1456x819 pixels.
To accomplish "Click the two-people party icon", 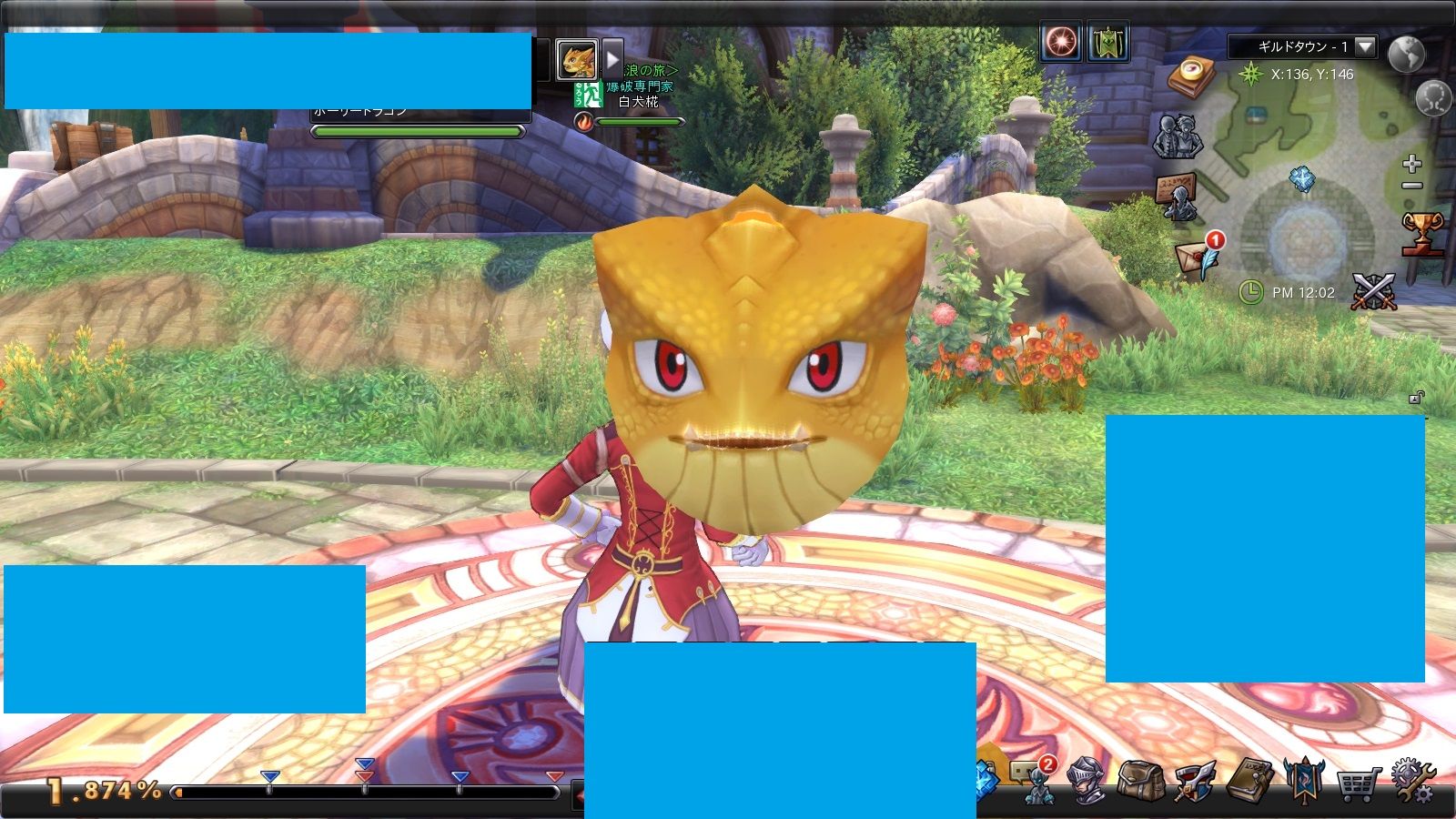I will (x=1178, y=136).
